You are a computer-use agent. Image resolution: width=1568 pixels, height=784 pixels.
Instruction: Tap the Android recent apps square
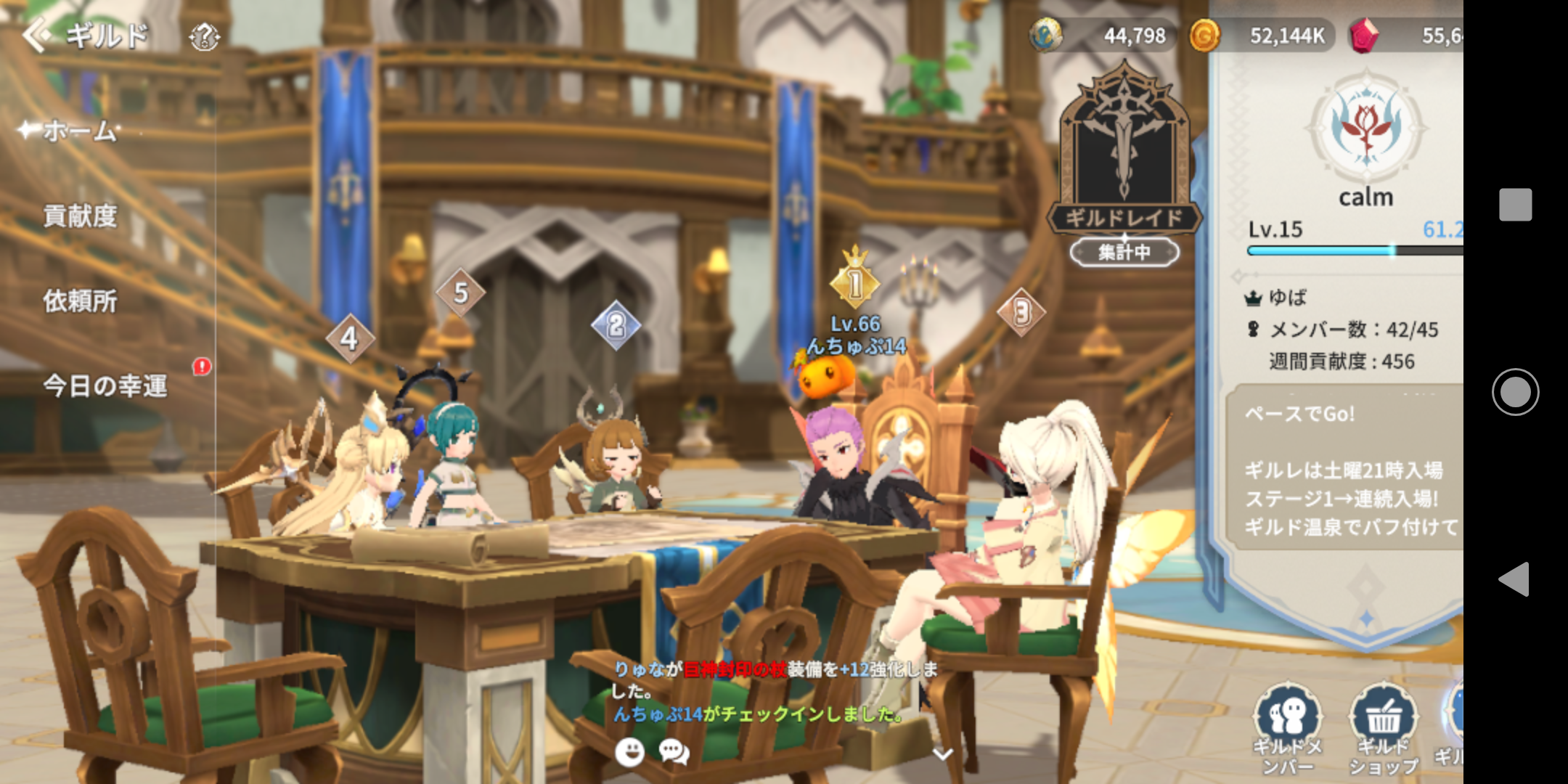1515,205
